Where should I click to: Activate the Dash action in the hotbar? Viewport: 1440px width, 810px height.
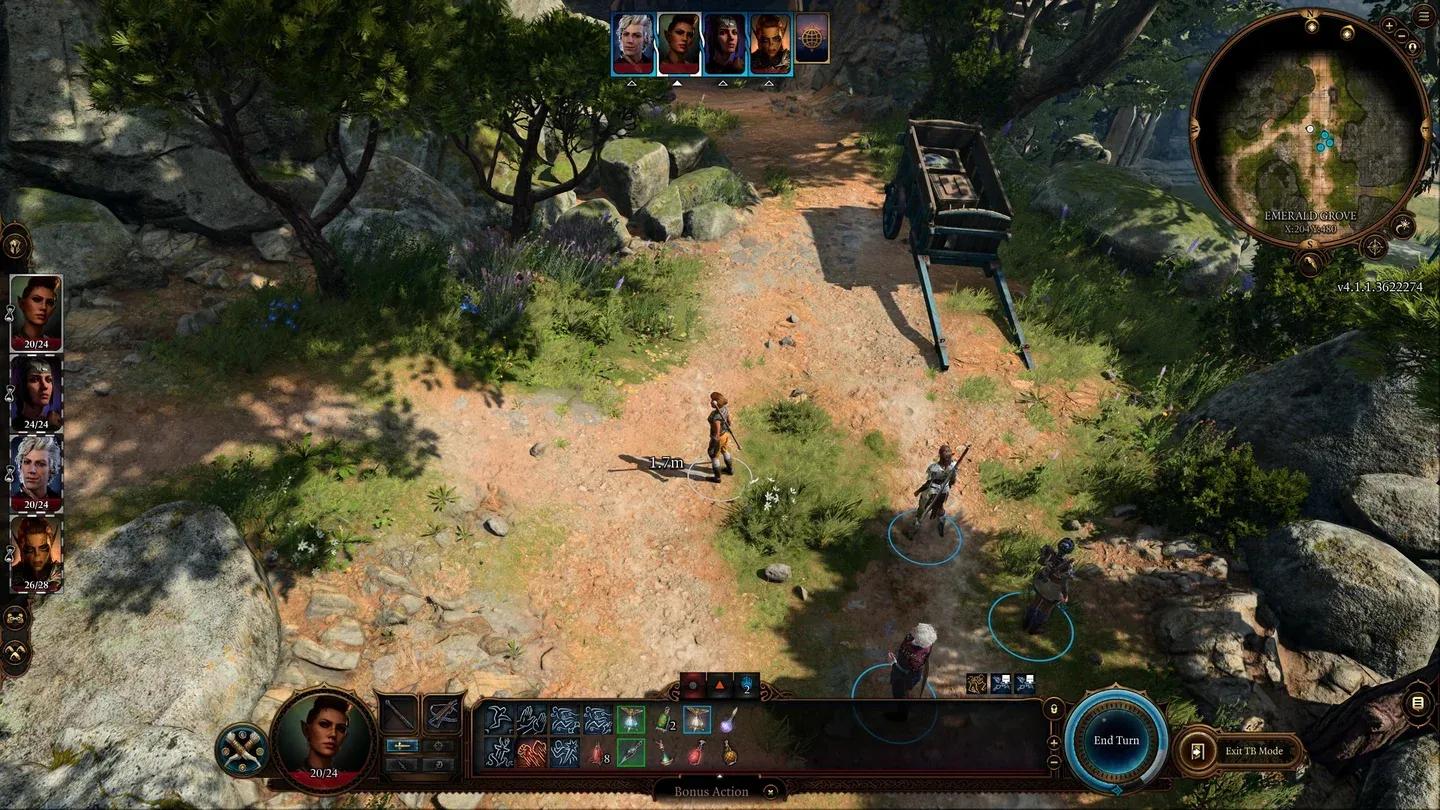[564, 718]
